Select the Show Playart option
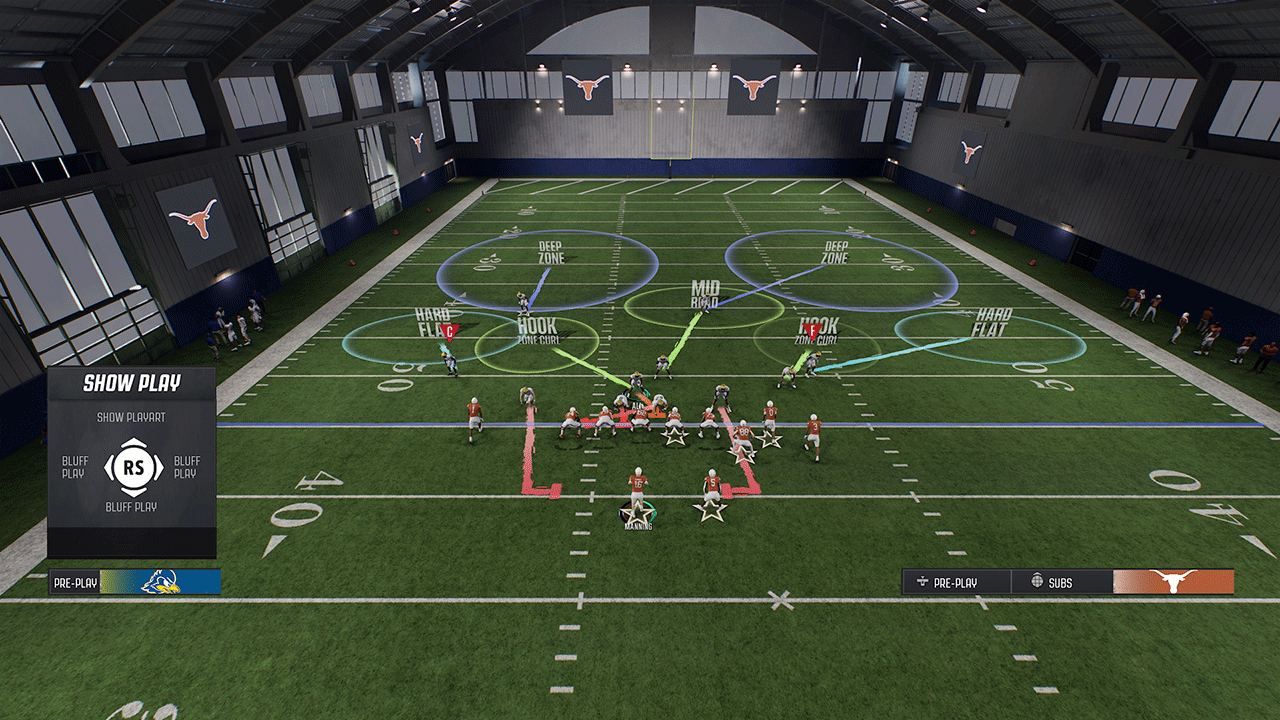1280x720 pixels. 131,417
